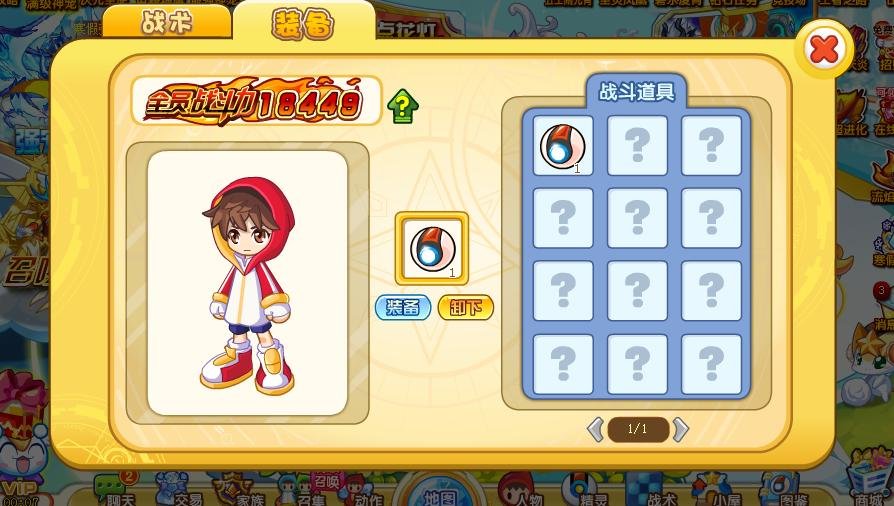Open the 地图 map button
Screen dimensions: 894x506
pos(440,493)
